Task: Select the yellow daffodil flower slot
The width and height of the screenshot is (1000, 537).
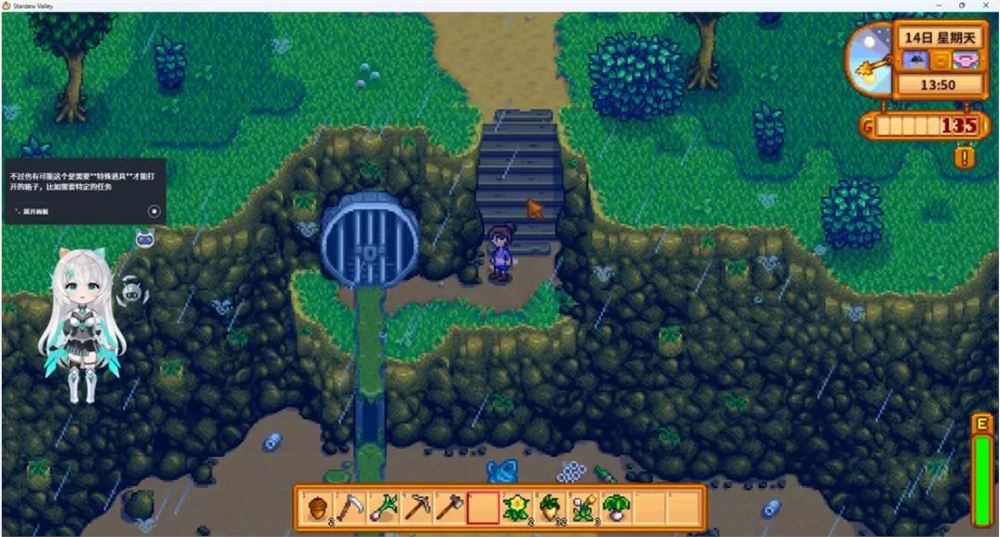Action: click(516, 507)
